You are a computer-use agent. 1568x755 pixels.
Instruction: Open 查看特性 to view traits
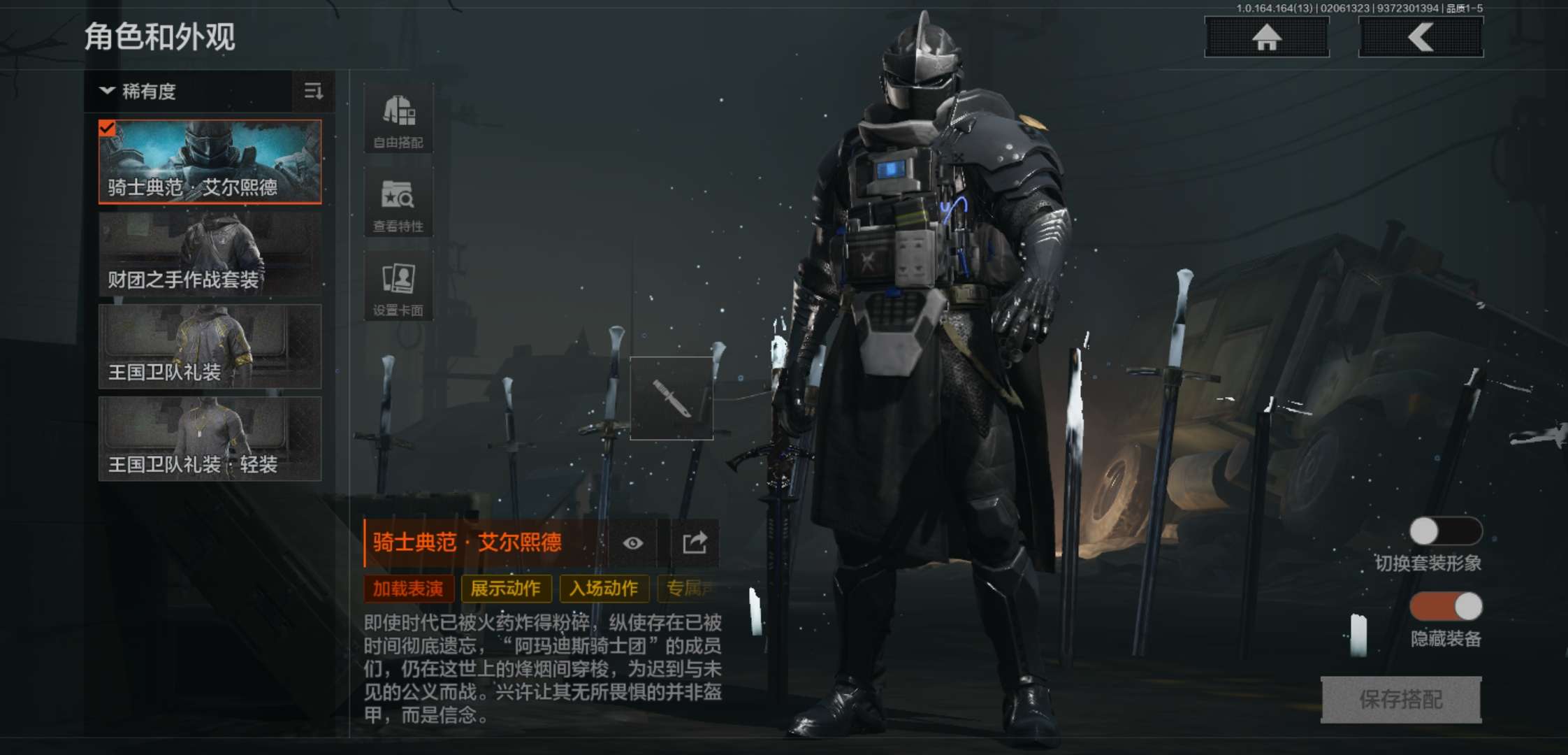click(x=398, y=202)
